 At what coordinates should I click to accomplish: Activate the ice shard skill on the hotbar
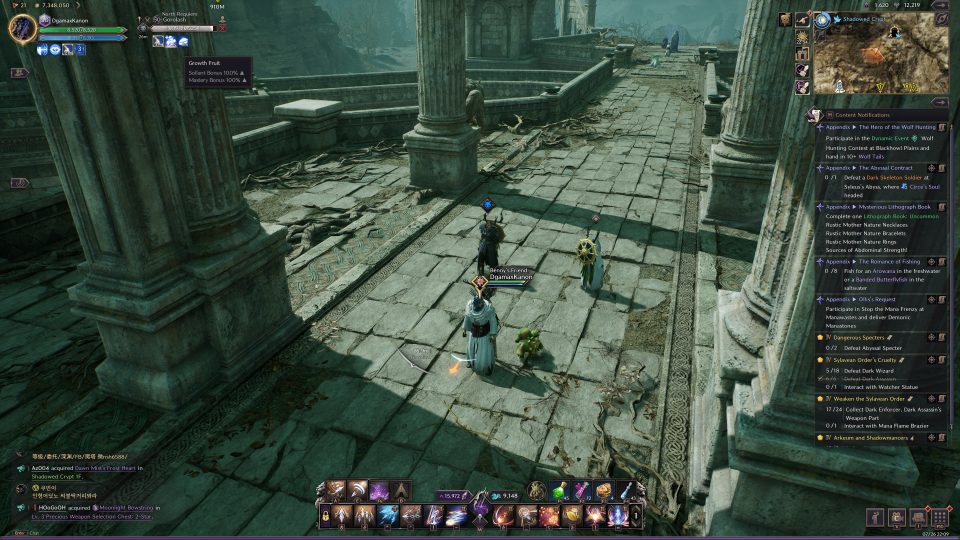tap(387, 516)
